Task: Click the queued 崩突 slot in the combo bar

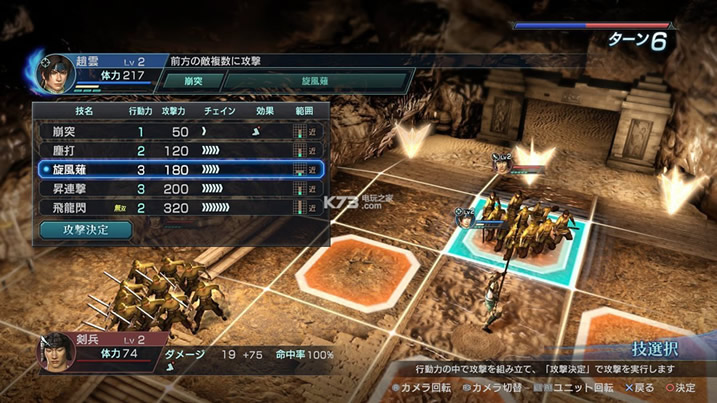Action: coord(191,81)
